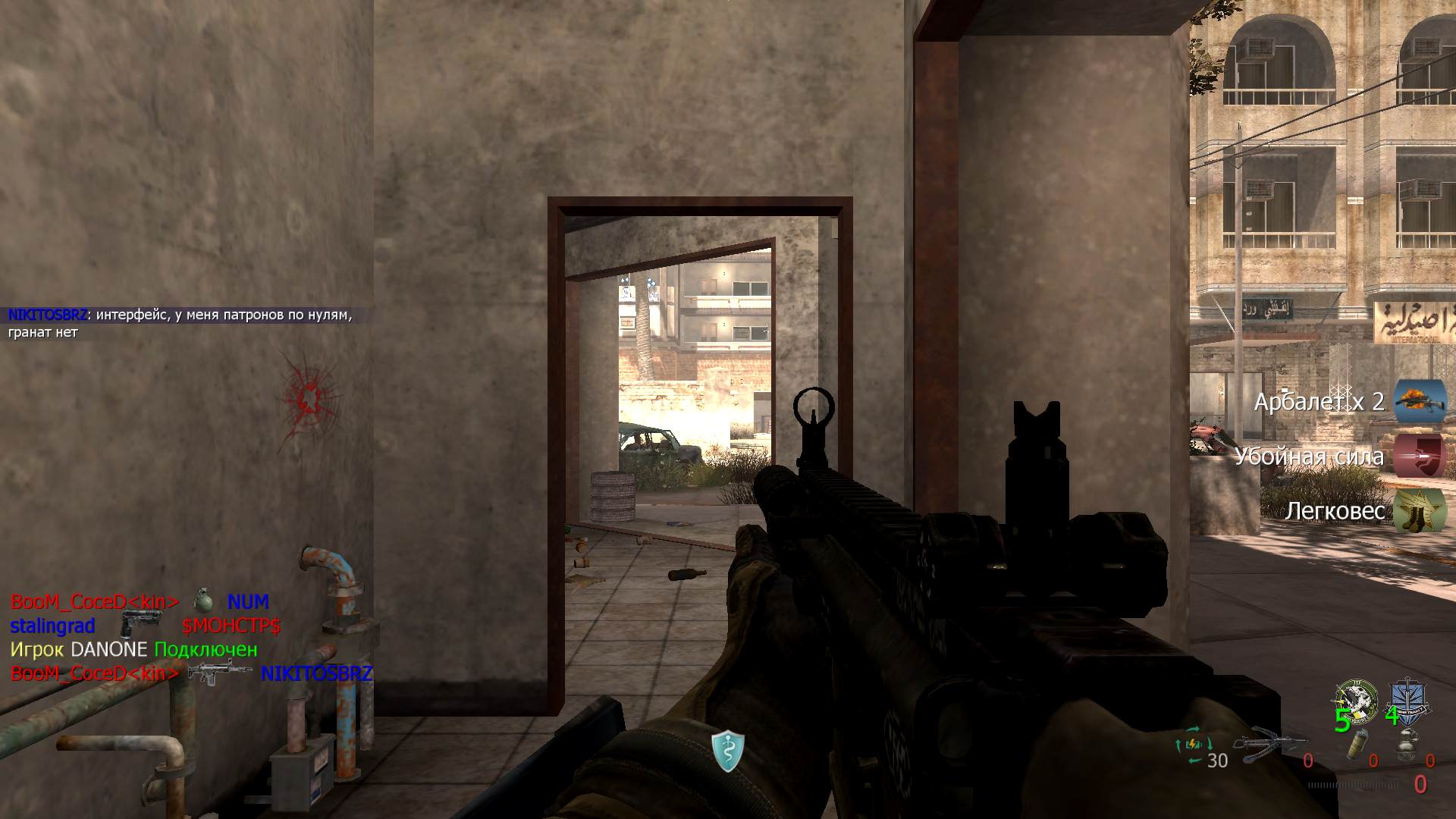Select the Арбалет x2 perk icon
Image resolution: width=1456 pixels, height=819 pixels.
coord(1420,401)
